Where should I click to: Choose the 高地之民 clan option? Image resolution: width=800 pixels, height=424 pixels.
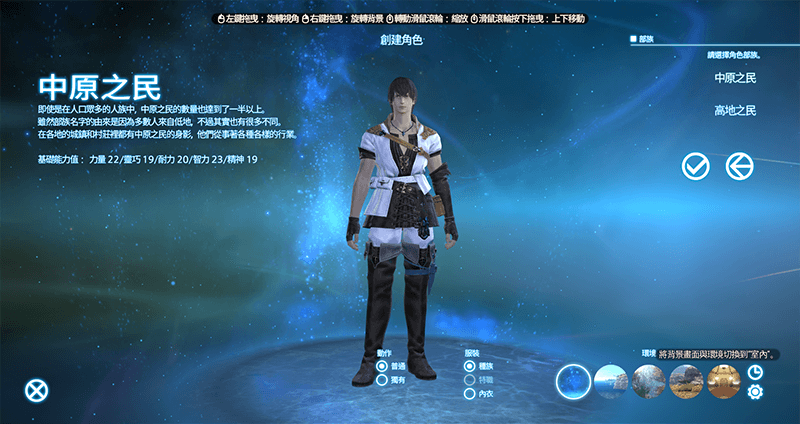pos(735,110)
